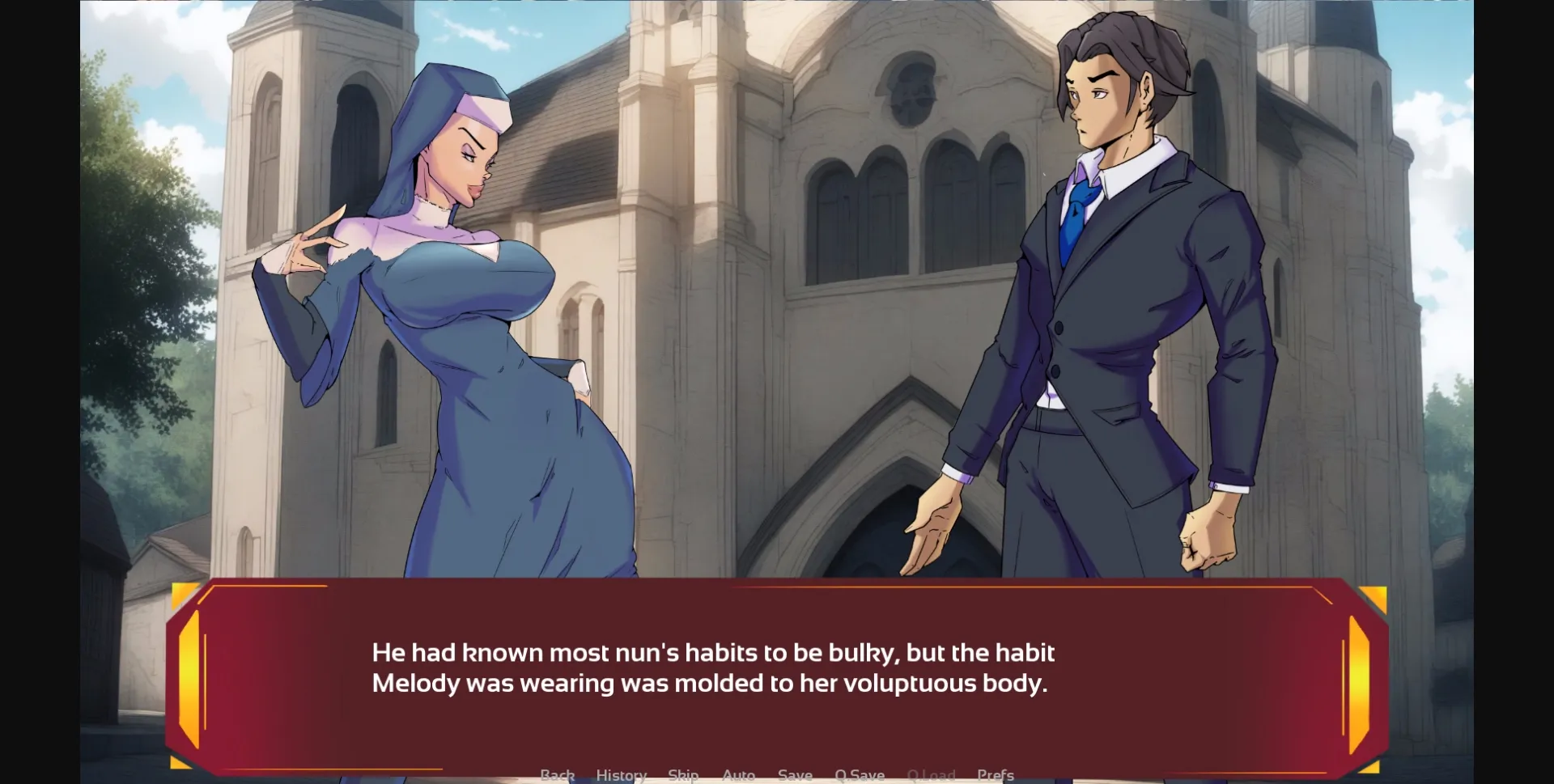Select the disabled Q.Load option
1554x784 pixels.
tap(932, 774)
